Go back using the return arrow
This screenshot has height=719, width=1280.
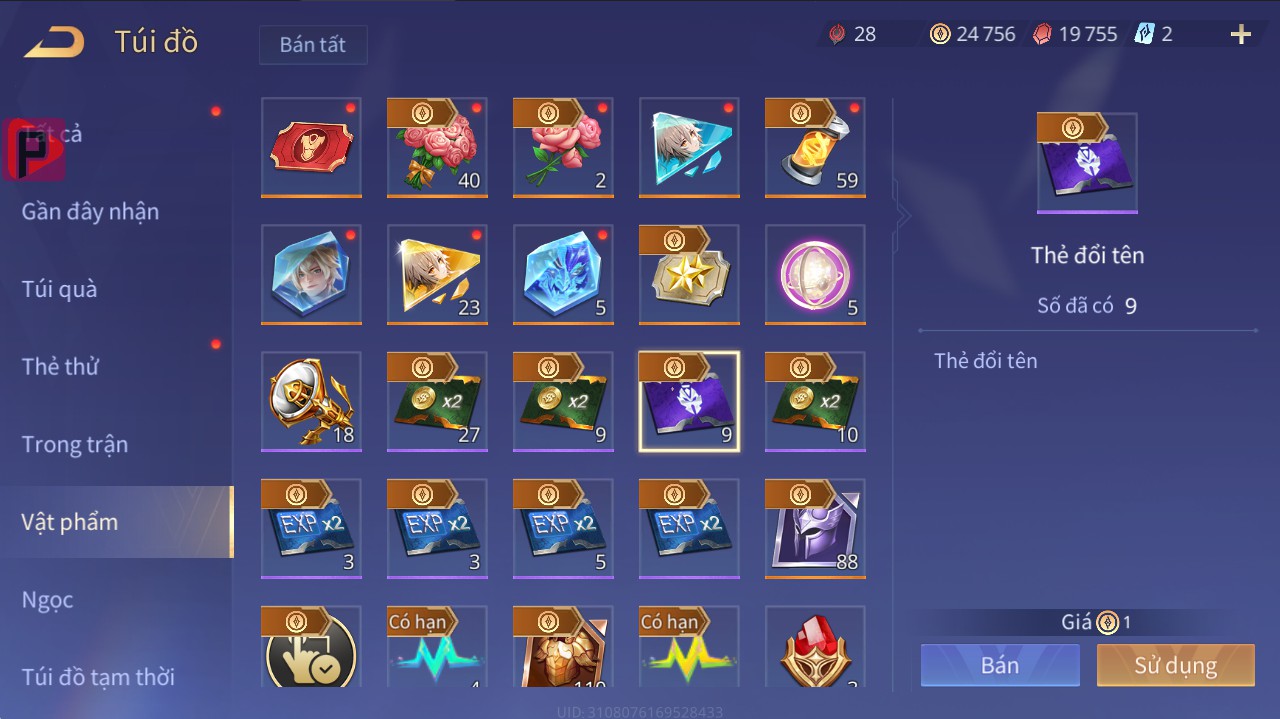coord(55,42)
